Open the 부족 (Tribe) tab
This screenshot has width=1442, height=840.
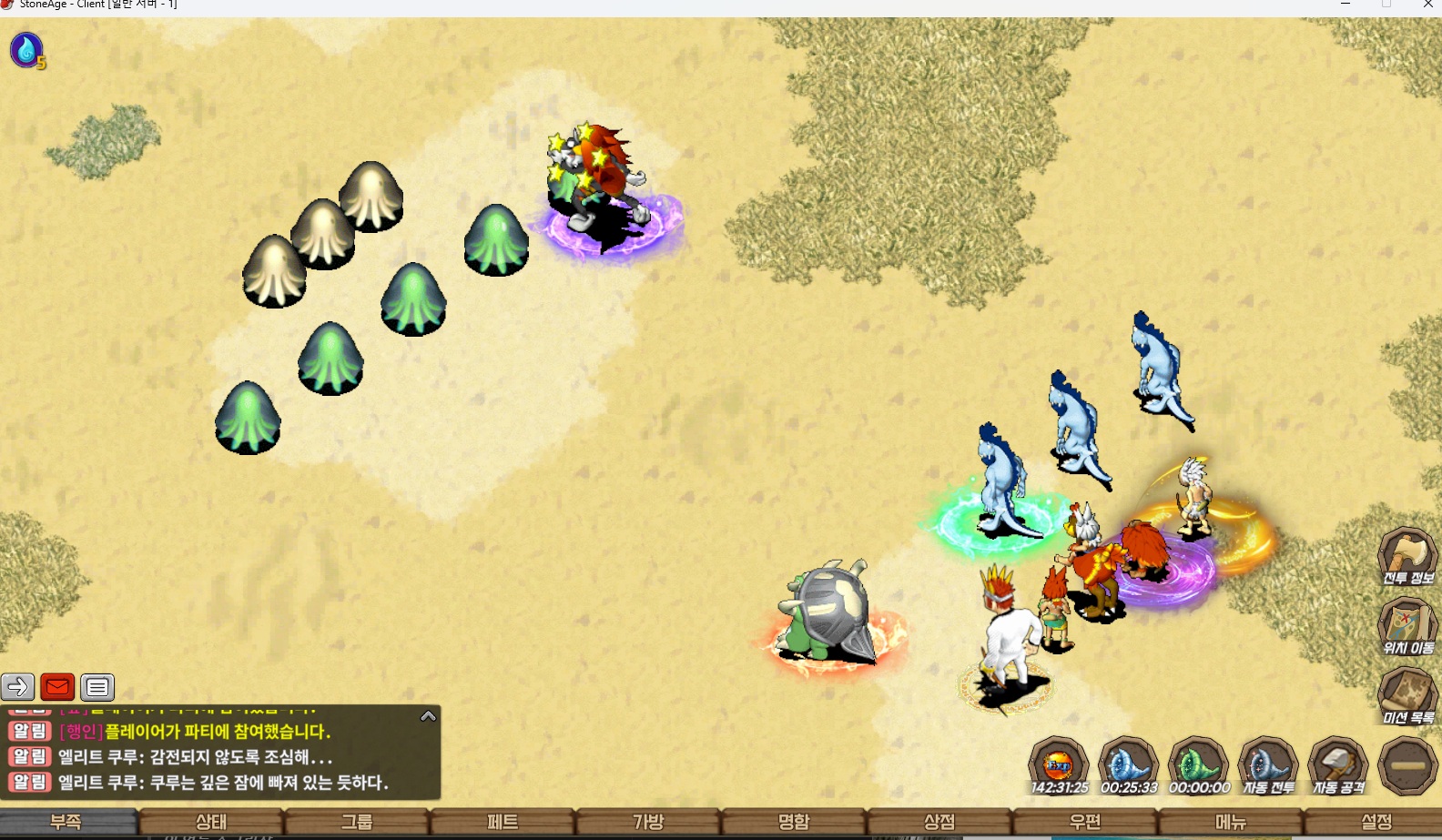(x=66, y=822)
